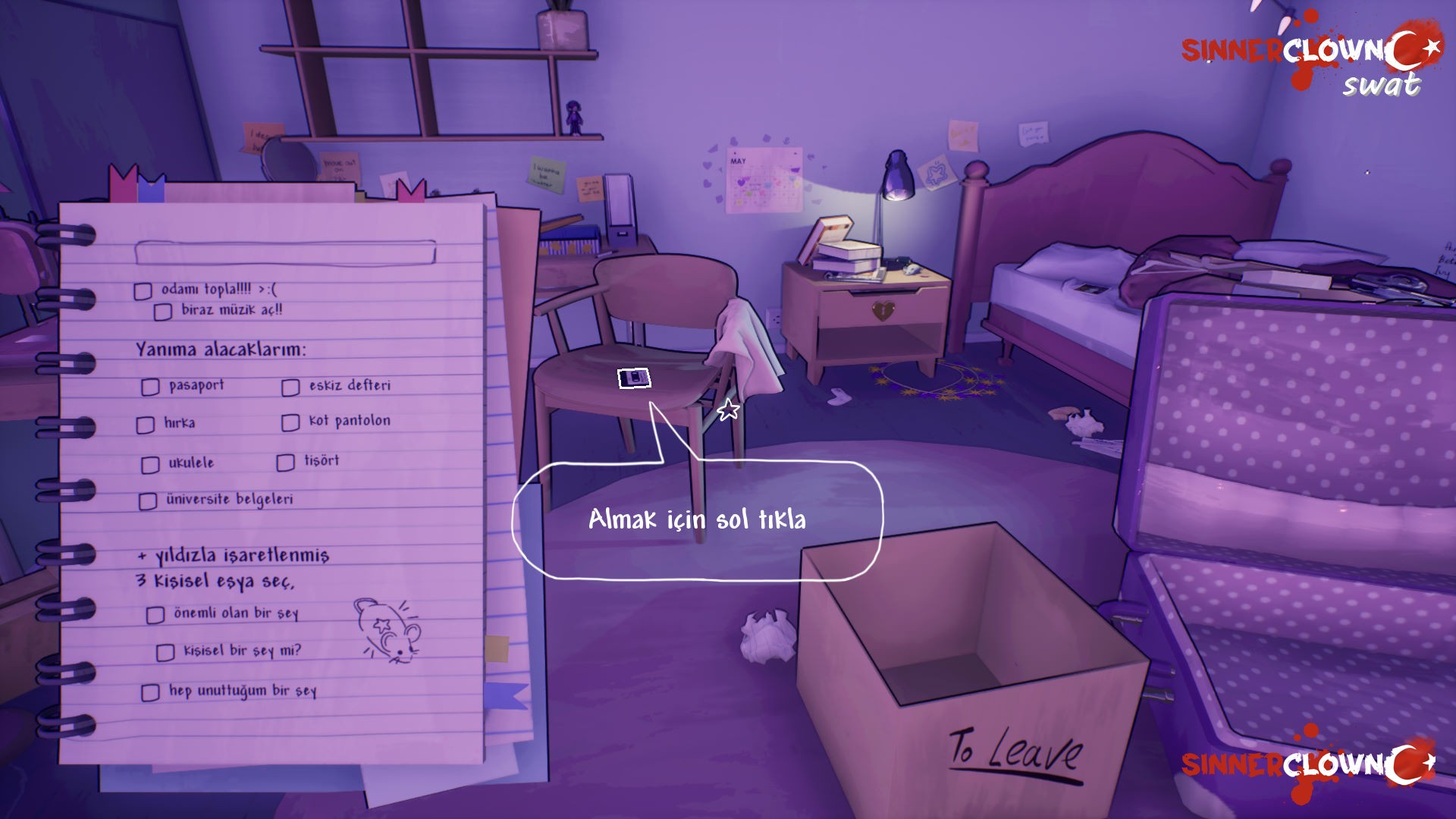The height and width of the screenshot is (819, 1456).
Task: Check the tişört checkbox
Action: tap(285, 463)
